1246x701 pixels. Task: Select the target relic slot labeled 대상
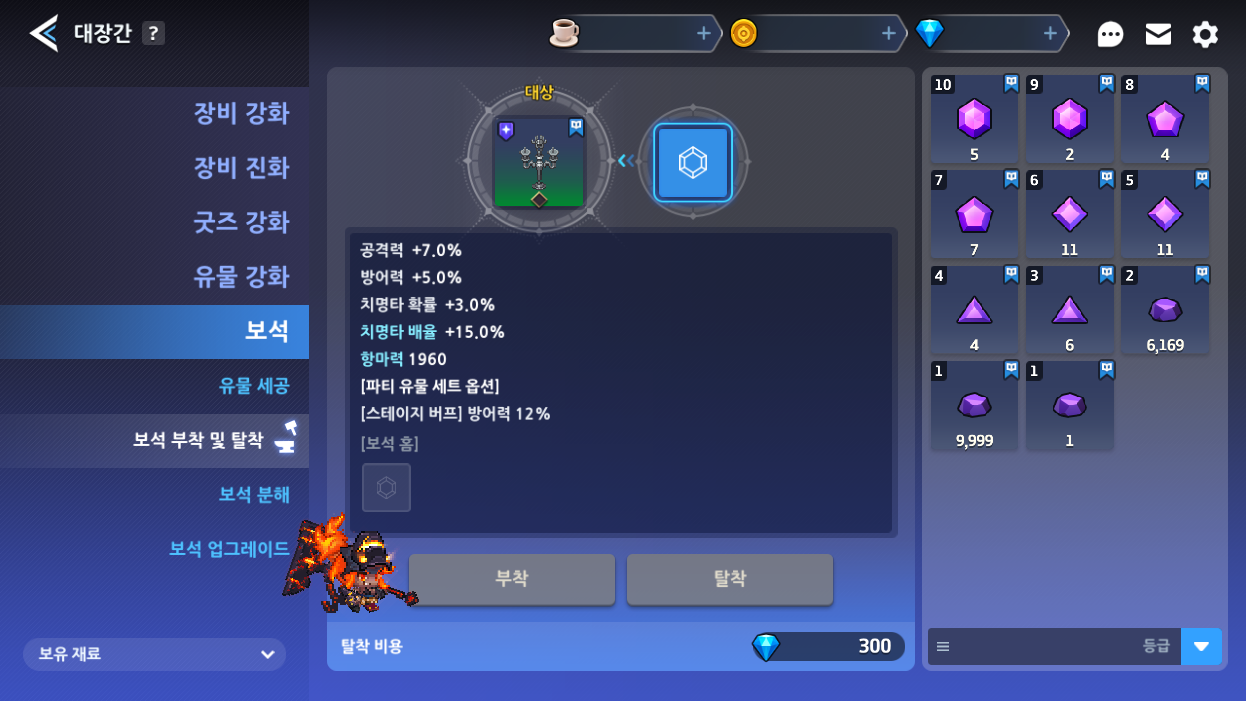pyautogui.click(x=539, y=162)
